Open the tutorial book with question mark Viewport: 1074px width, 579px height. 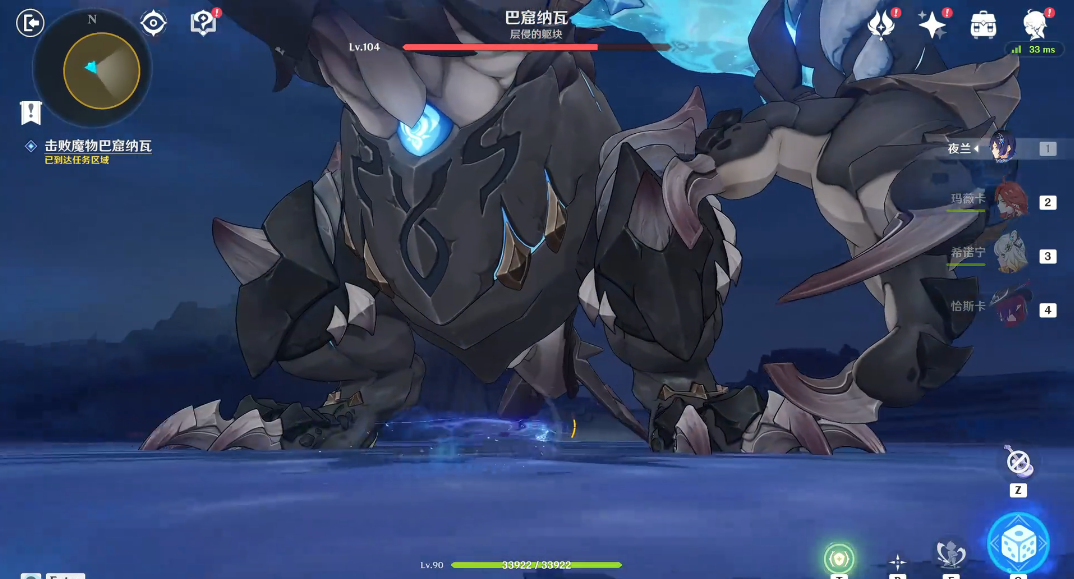[203, 23]
